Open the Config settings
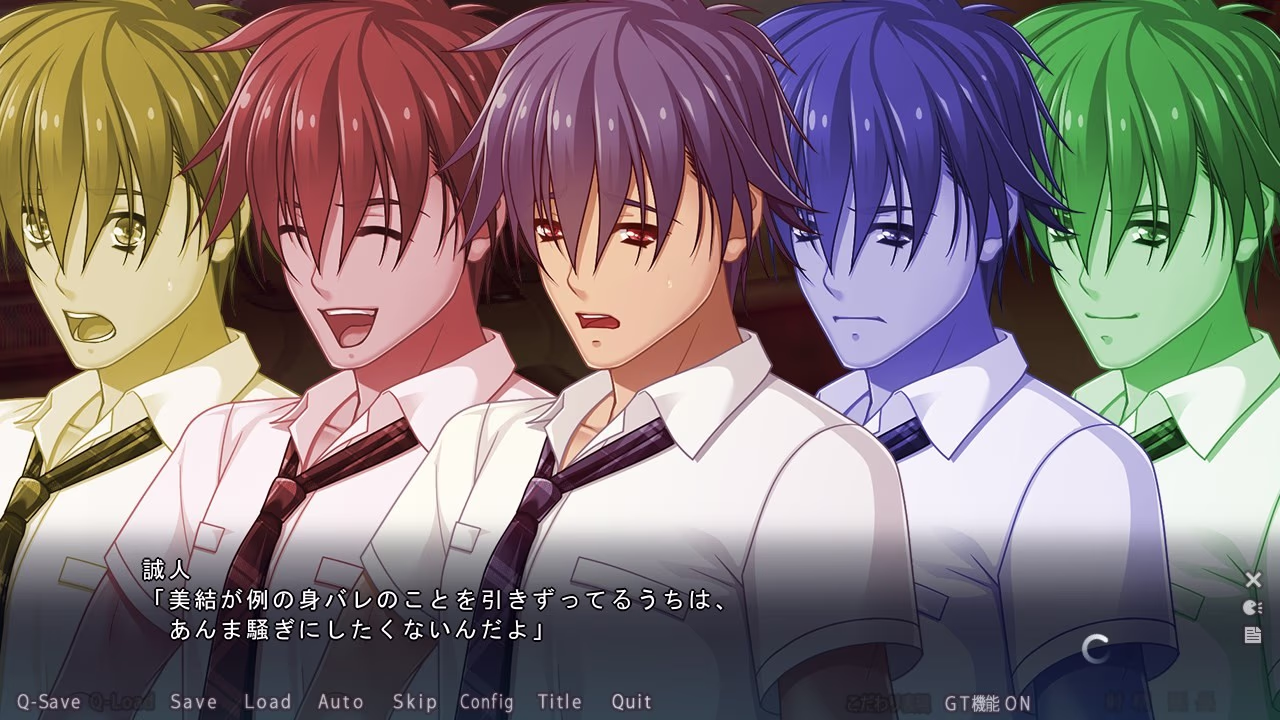Viewport: 1280px width, 720px height. click(x=486, y=702)
